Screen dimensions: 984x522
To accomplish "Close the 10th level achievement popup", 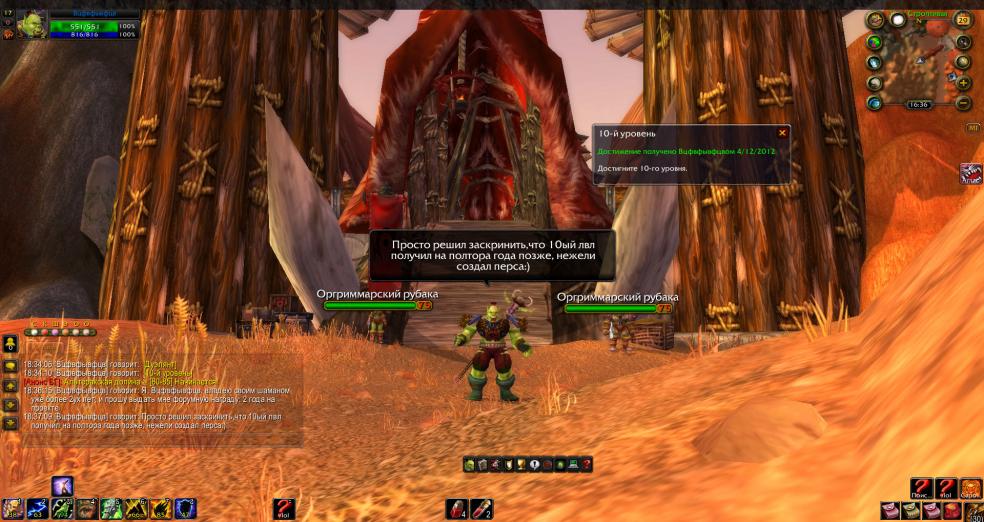I will [x=782, y=132].
